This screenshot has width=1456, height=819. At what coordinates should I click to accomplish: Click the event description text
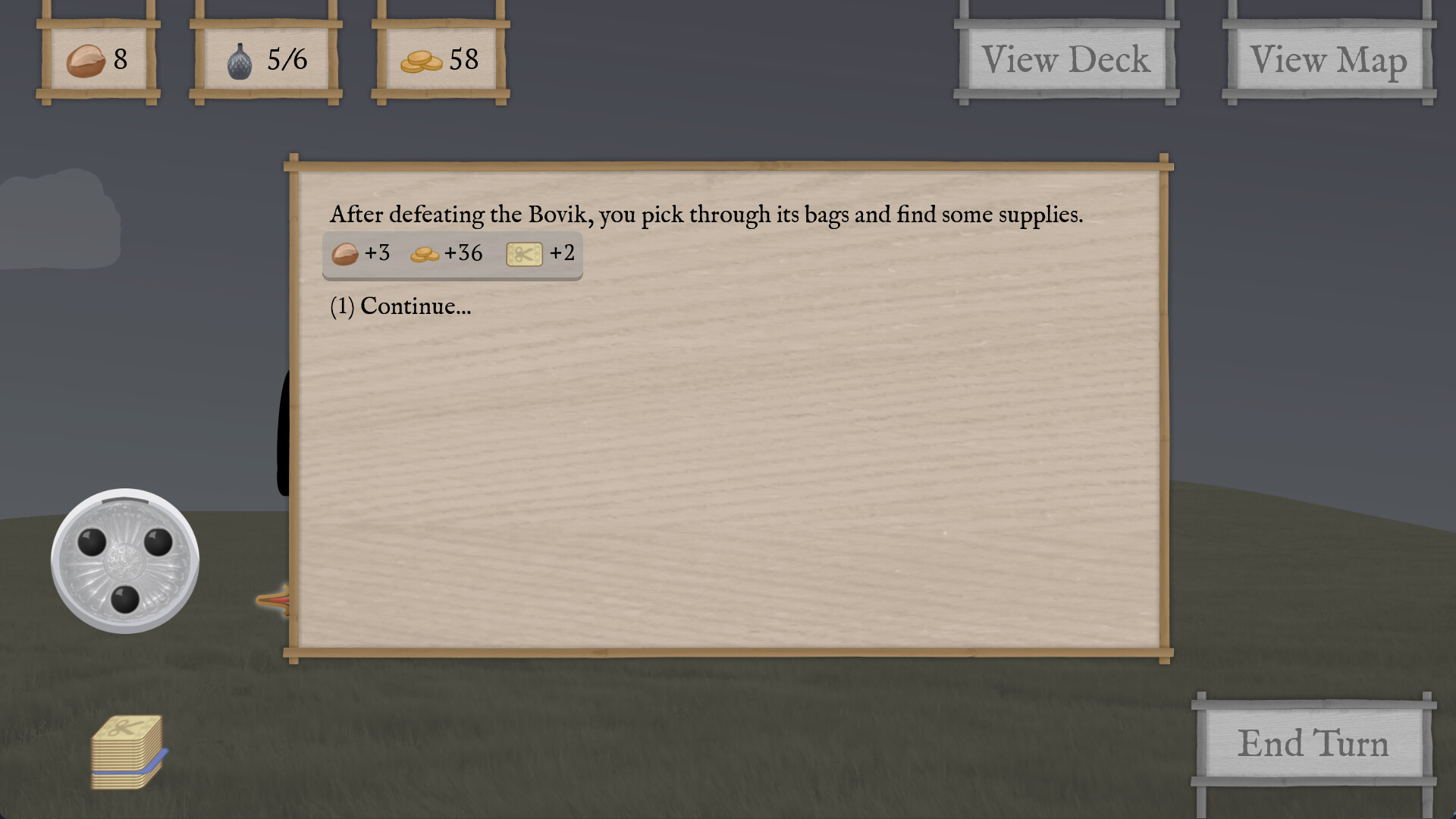[707, 214]
